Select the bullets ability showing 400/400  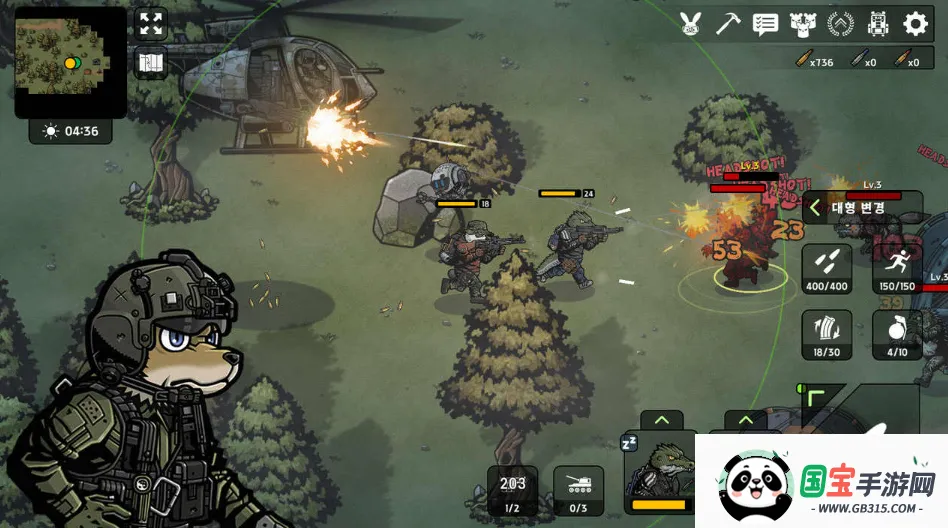click(826, 268)
